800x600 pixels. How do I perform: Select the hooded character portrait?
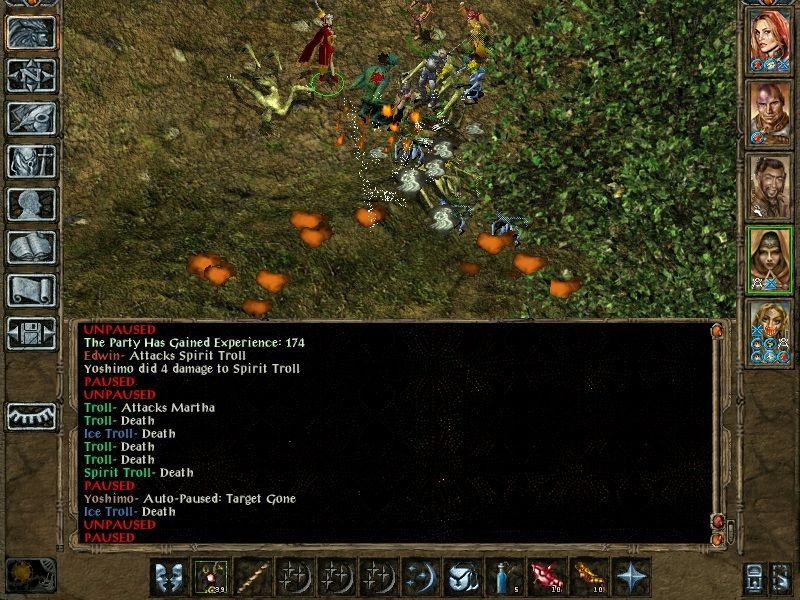(x=770, y=258)
